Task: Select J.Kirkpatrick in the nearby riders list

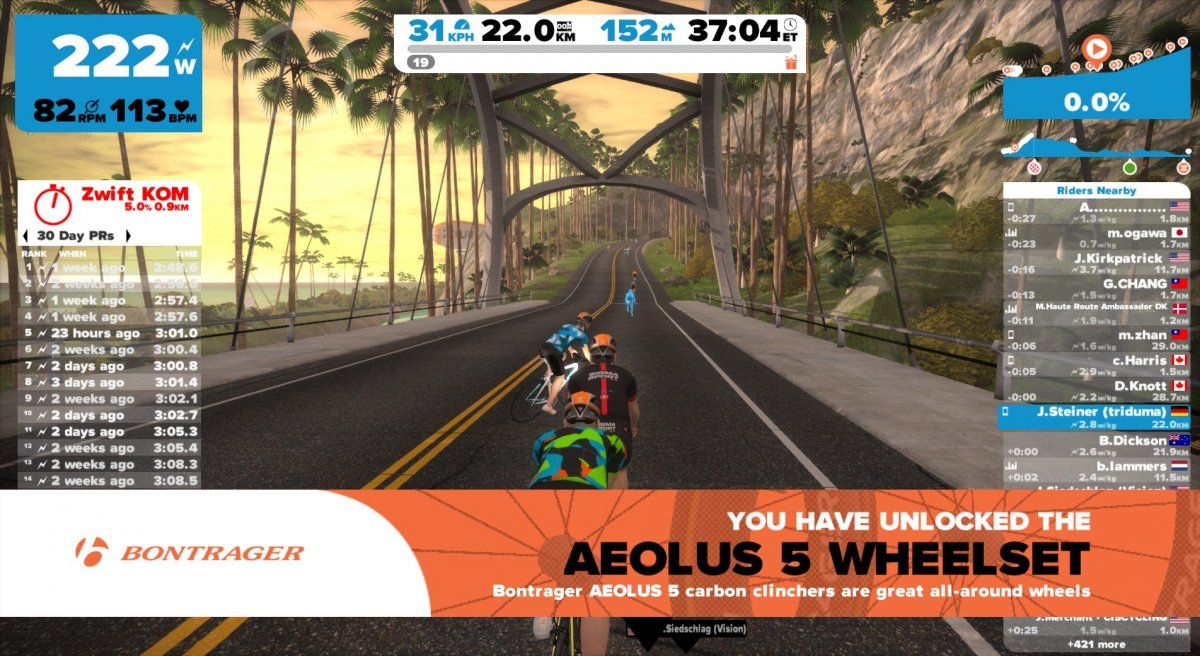Action: click(x=1098, y=264)
